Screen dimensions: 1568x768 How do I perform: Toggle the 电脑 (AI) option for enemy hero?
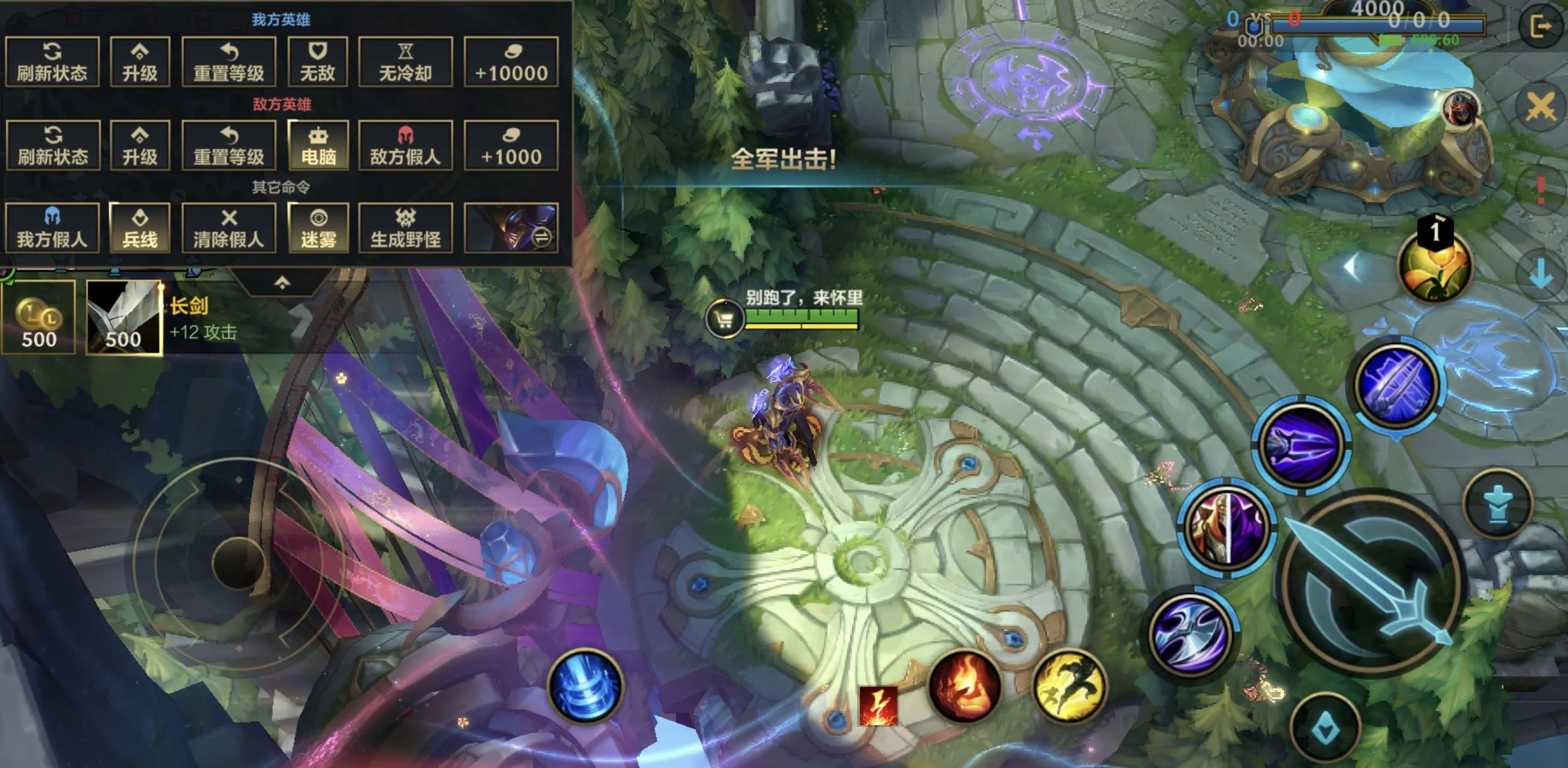pos(317,144)
